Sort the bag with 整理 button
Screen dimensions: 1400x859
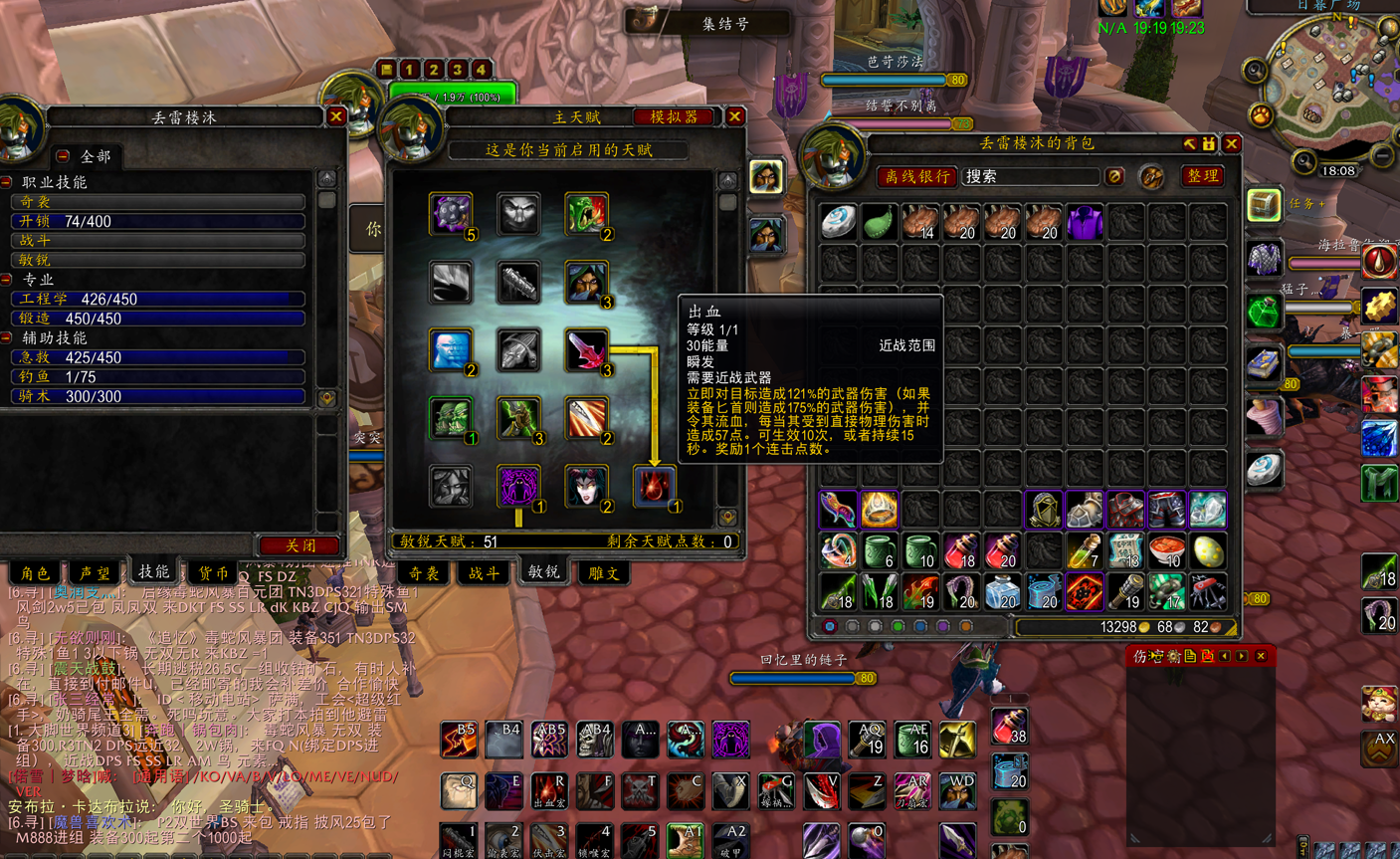(1203, 176)
